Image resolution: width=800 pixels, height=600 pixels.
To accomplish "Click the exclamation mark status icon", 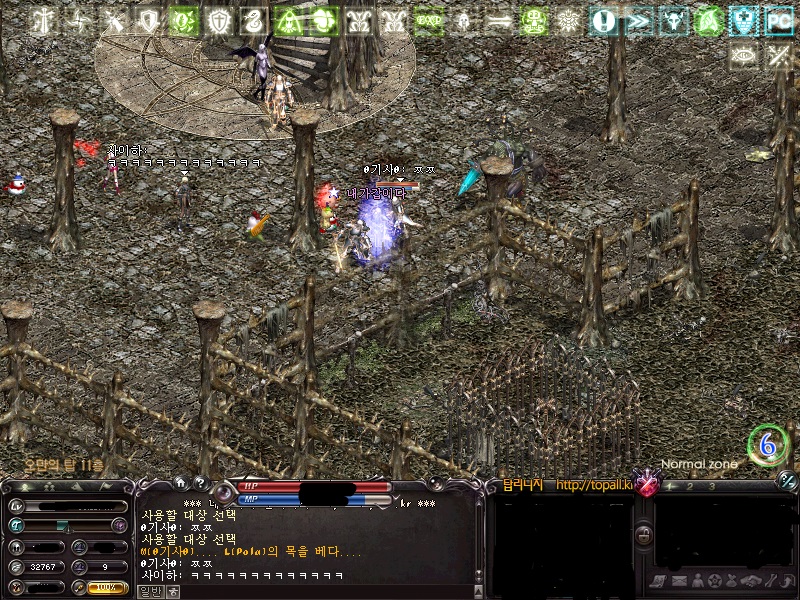I will point(602,20).
